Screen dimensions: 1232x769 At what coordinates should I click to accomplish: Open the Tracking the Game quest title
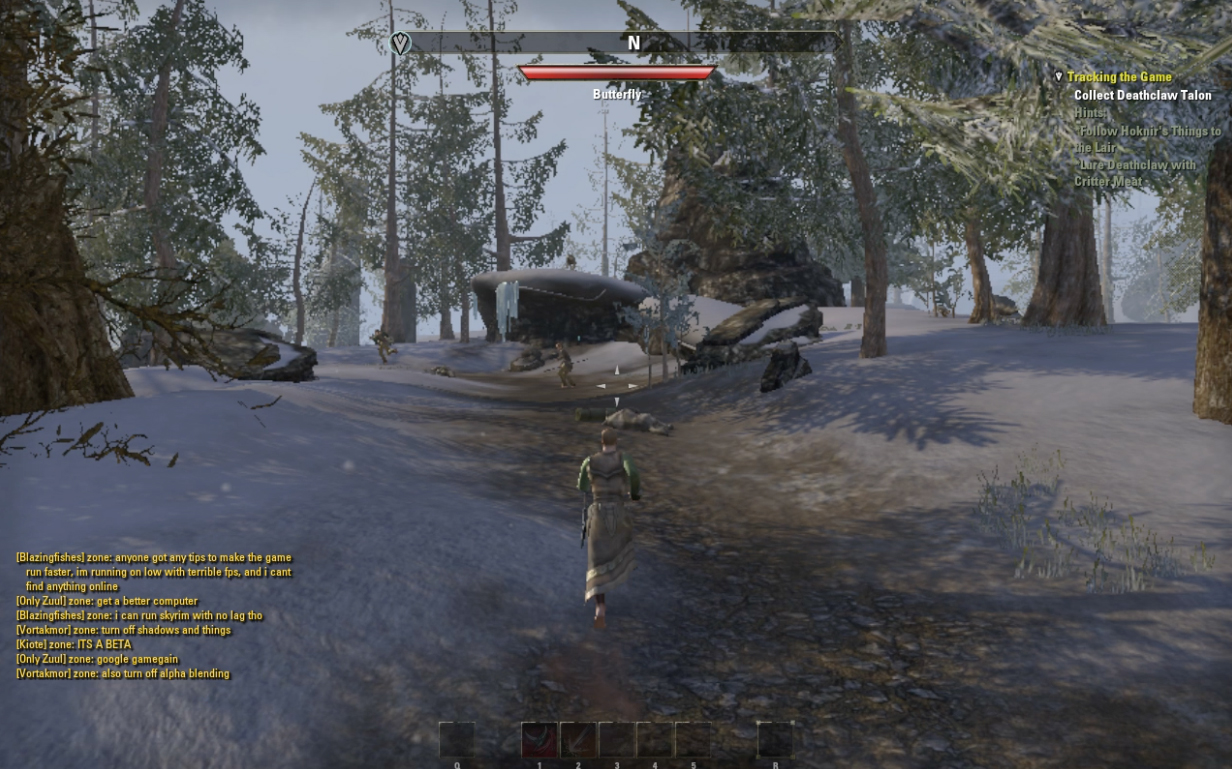tap(1119, 77)
